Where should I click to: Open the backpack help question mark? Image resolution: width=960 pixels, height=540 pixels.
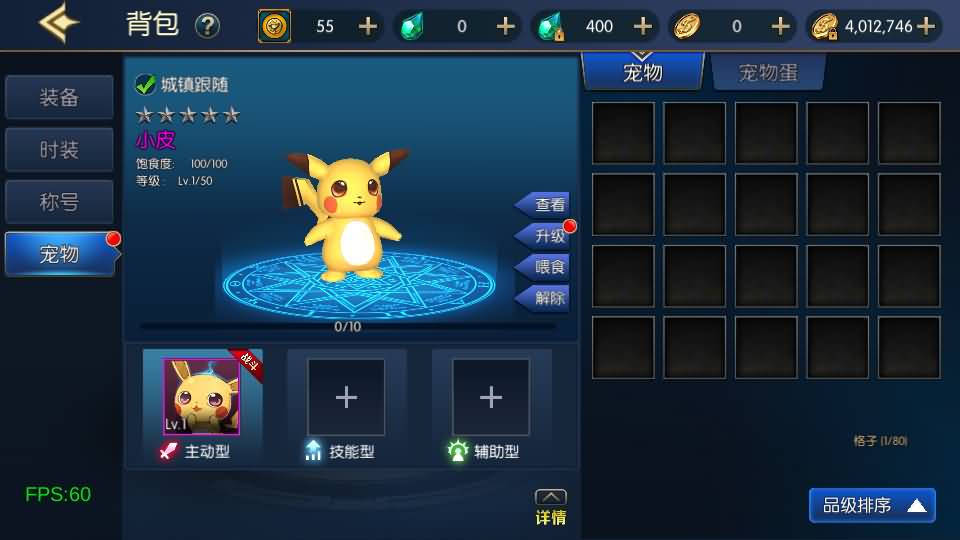coord(207,26)
